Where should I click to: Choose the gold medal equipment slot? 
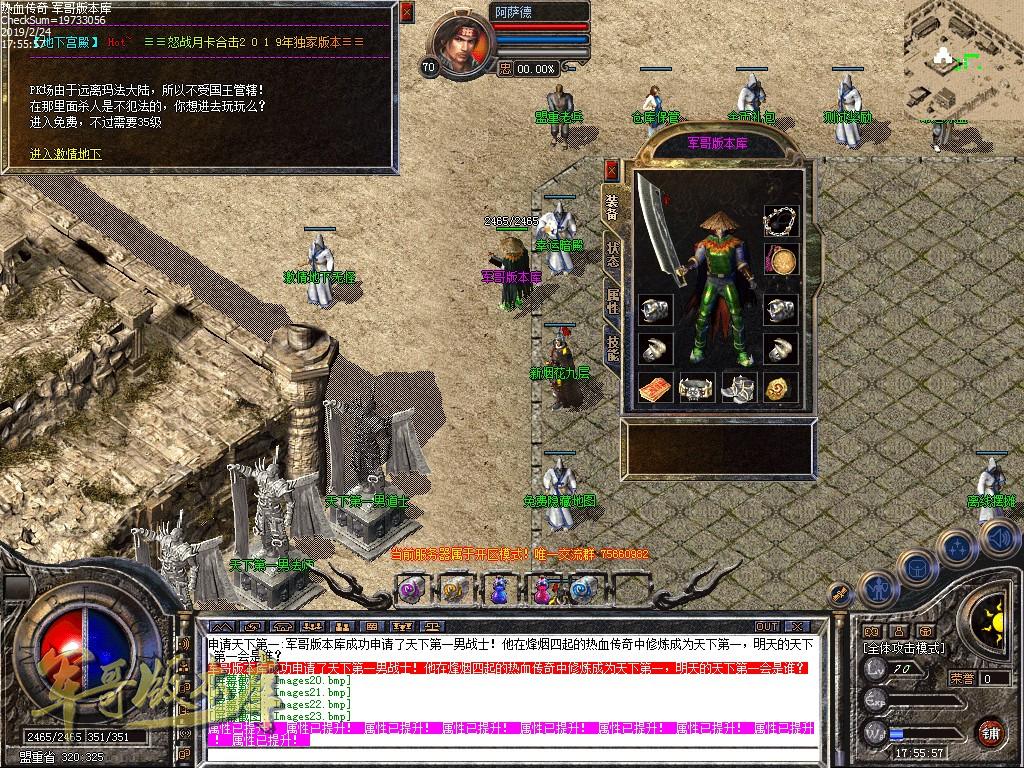[x=780, y=261]
